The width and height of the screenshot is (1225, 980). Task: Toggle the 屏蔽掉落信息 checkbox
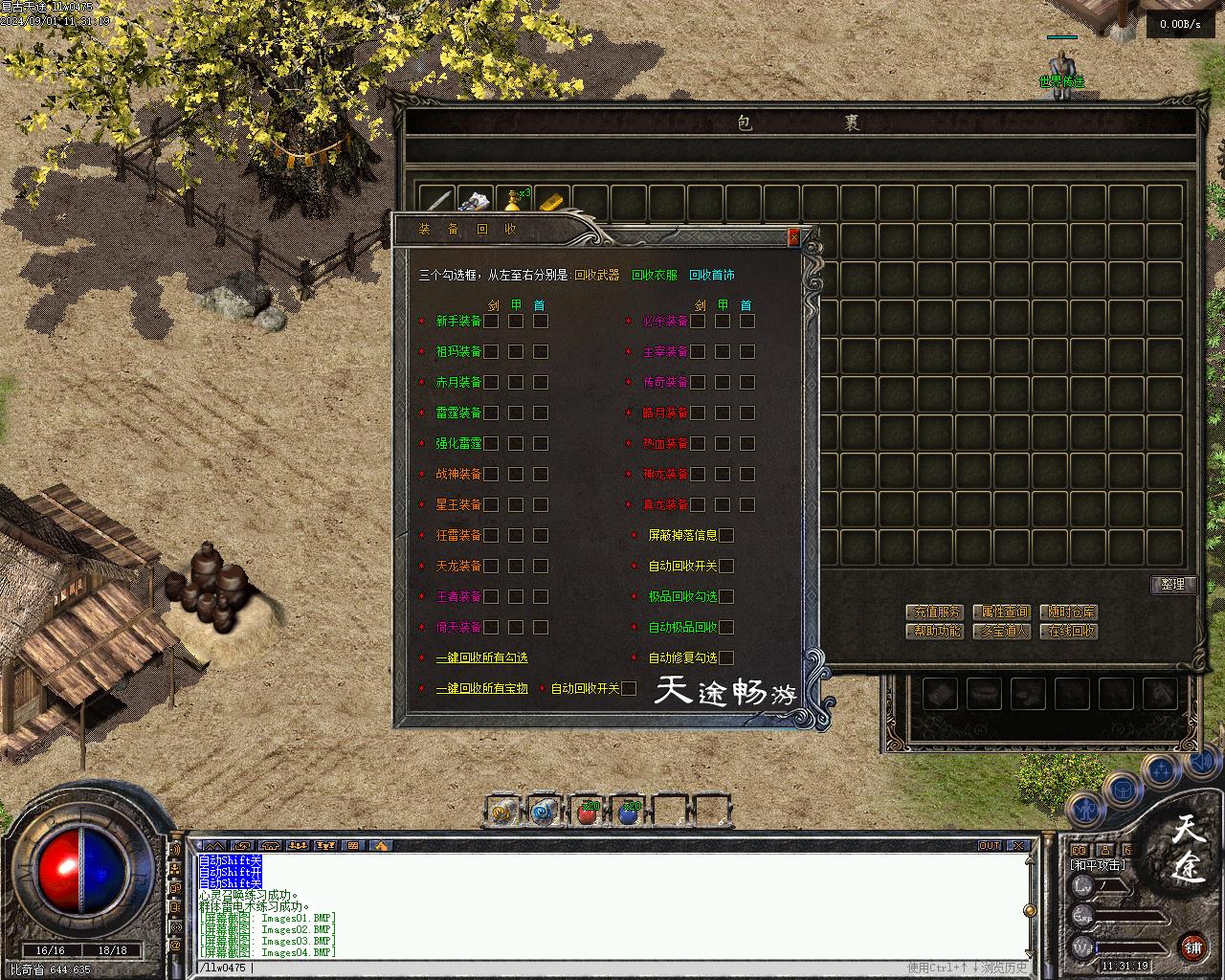coord(726,535)
